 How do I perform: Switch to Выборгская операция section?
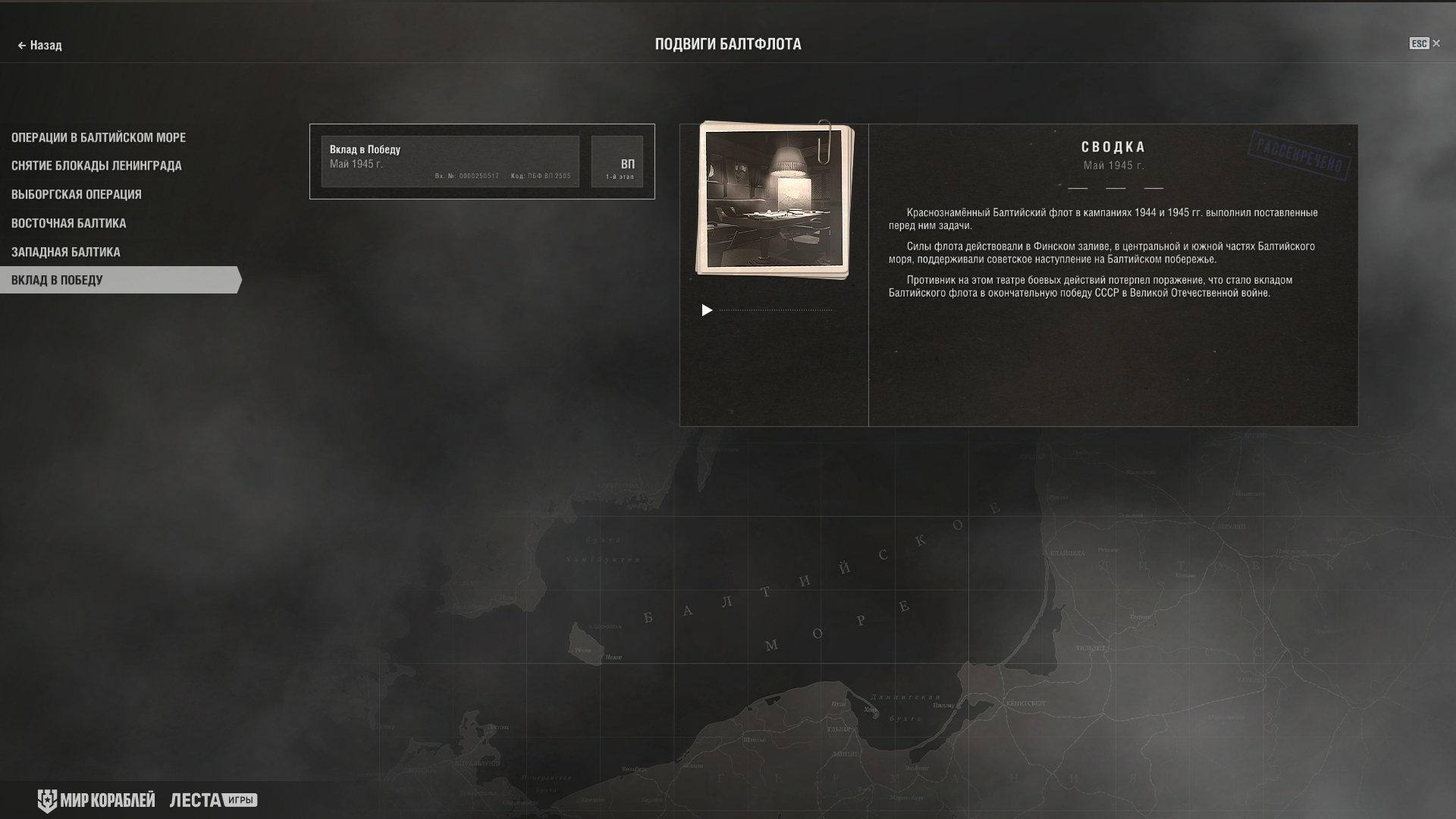[x=77, y=194]
